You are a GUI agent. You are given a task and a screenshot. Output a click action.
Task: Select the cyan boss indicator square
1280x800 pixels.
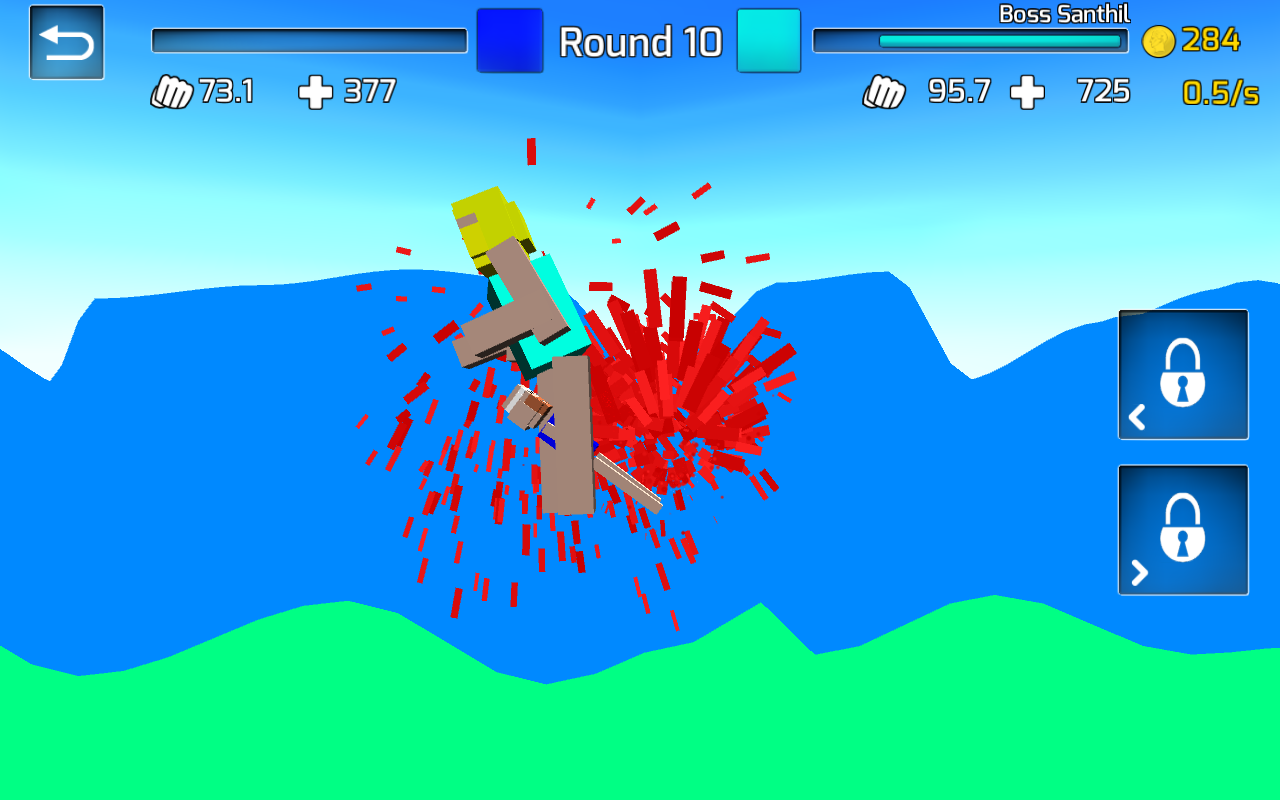768,40
